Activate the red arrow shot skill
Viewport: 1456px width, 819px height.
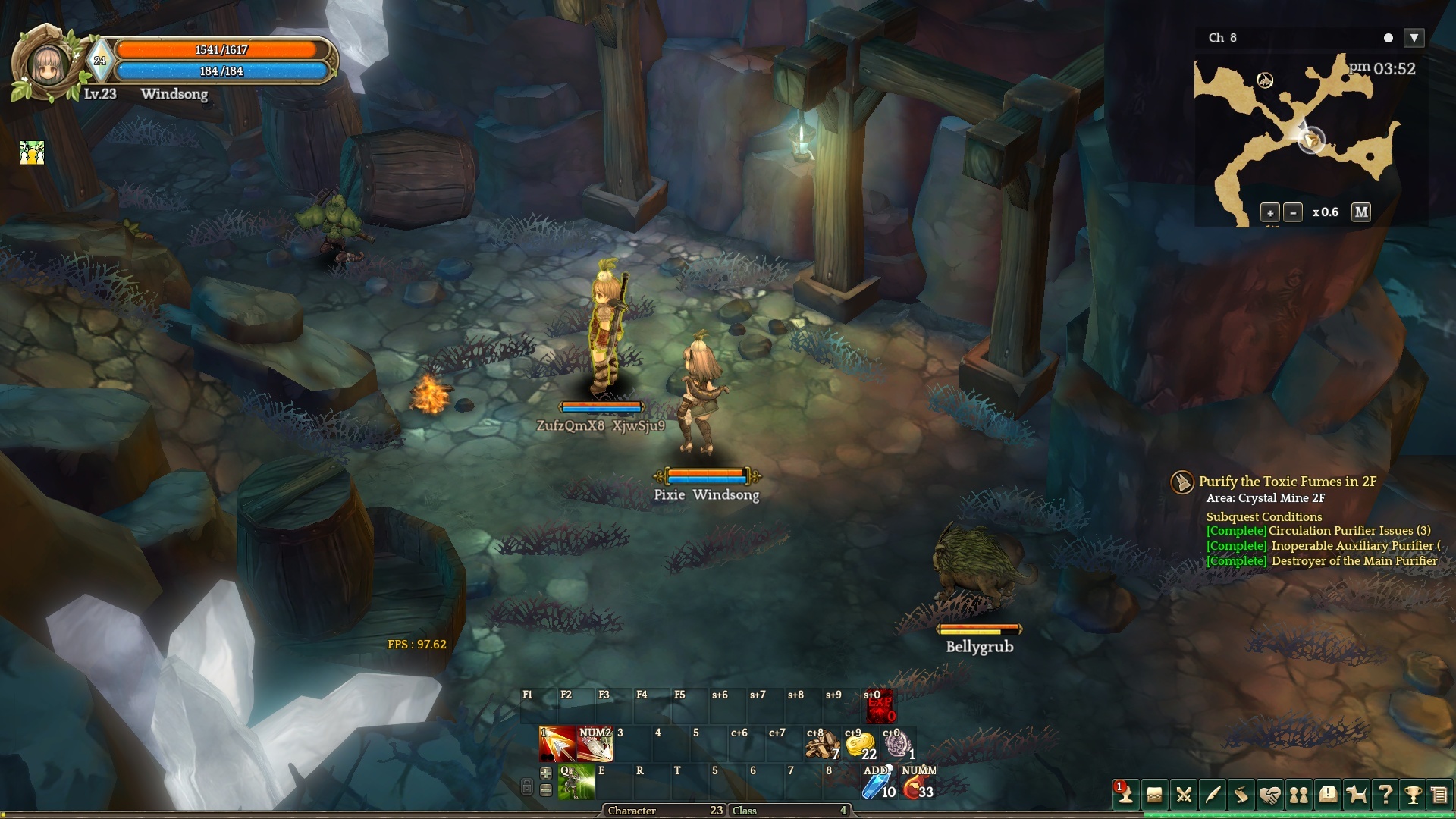pyautogui.click(x=557, y=744)
